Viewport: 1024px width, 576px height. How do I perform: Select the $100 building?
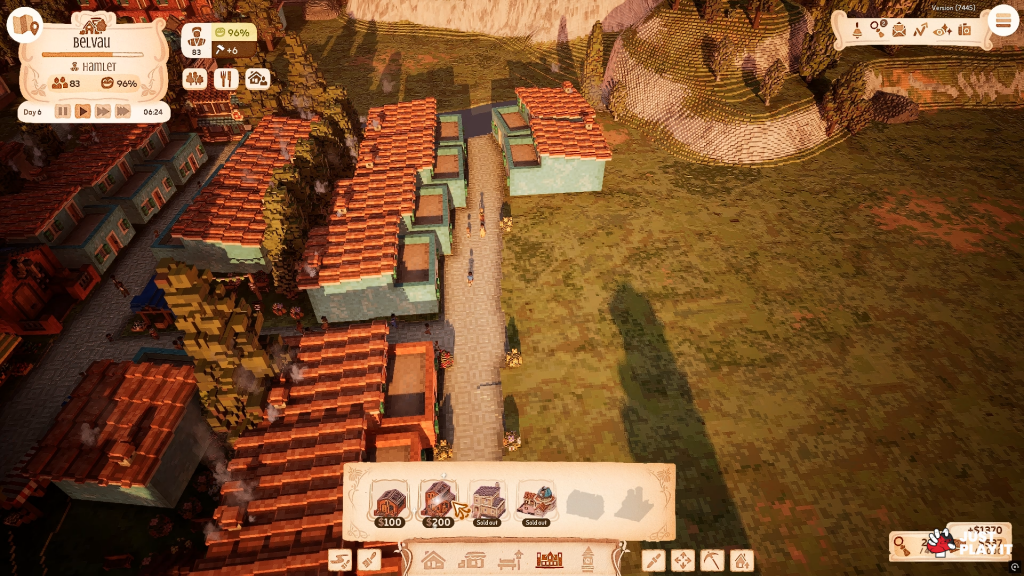click(389, 502)
